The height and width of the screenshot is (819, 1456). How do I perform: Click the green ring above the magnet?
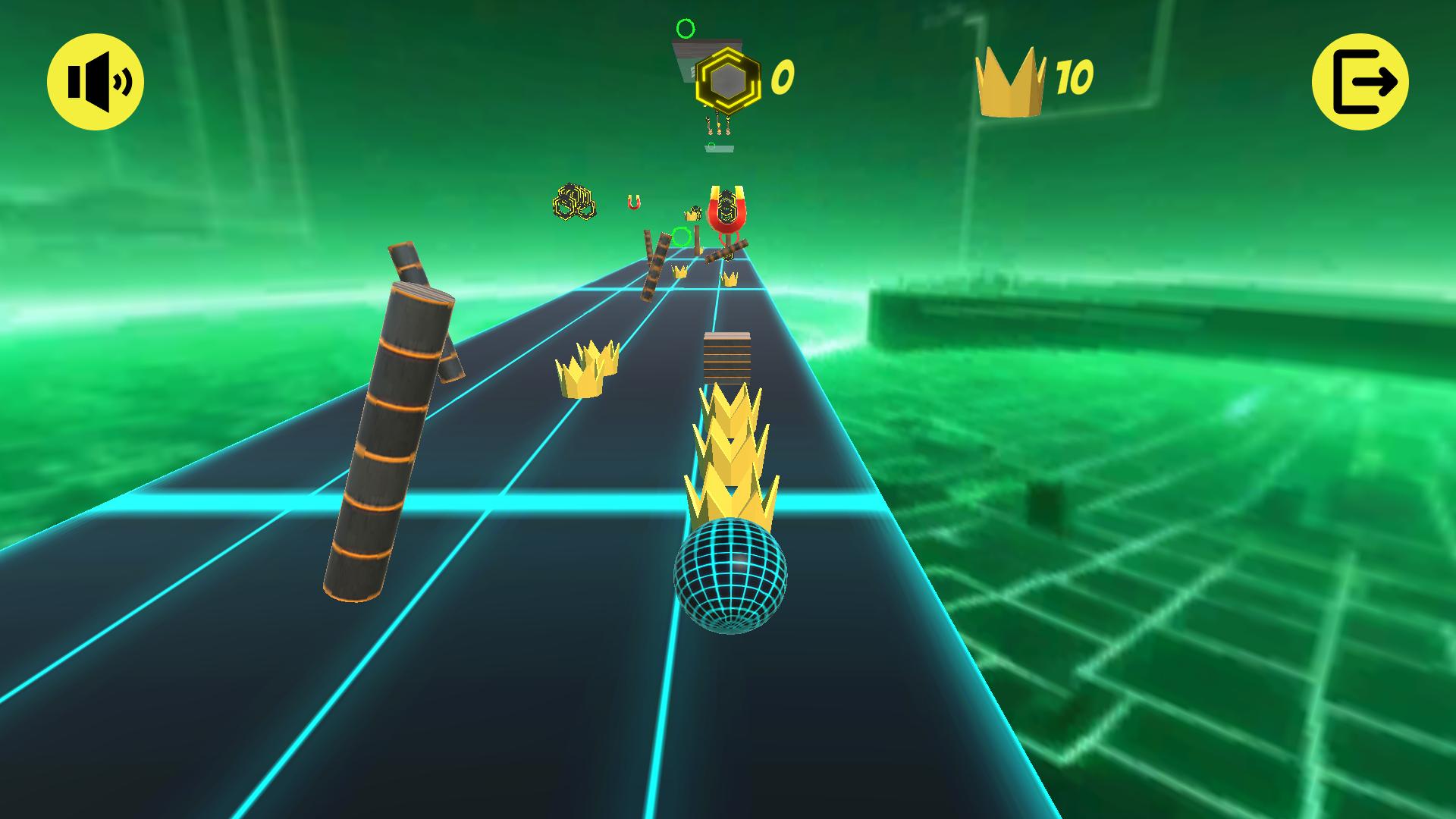[685, 29]
